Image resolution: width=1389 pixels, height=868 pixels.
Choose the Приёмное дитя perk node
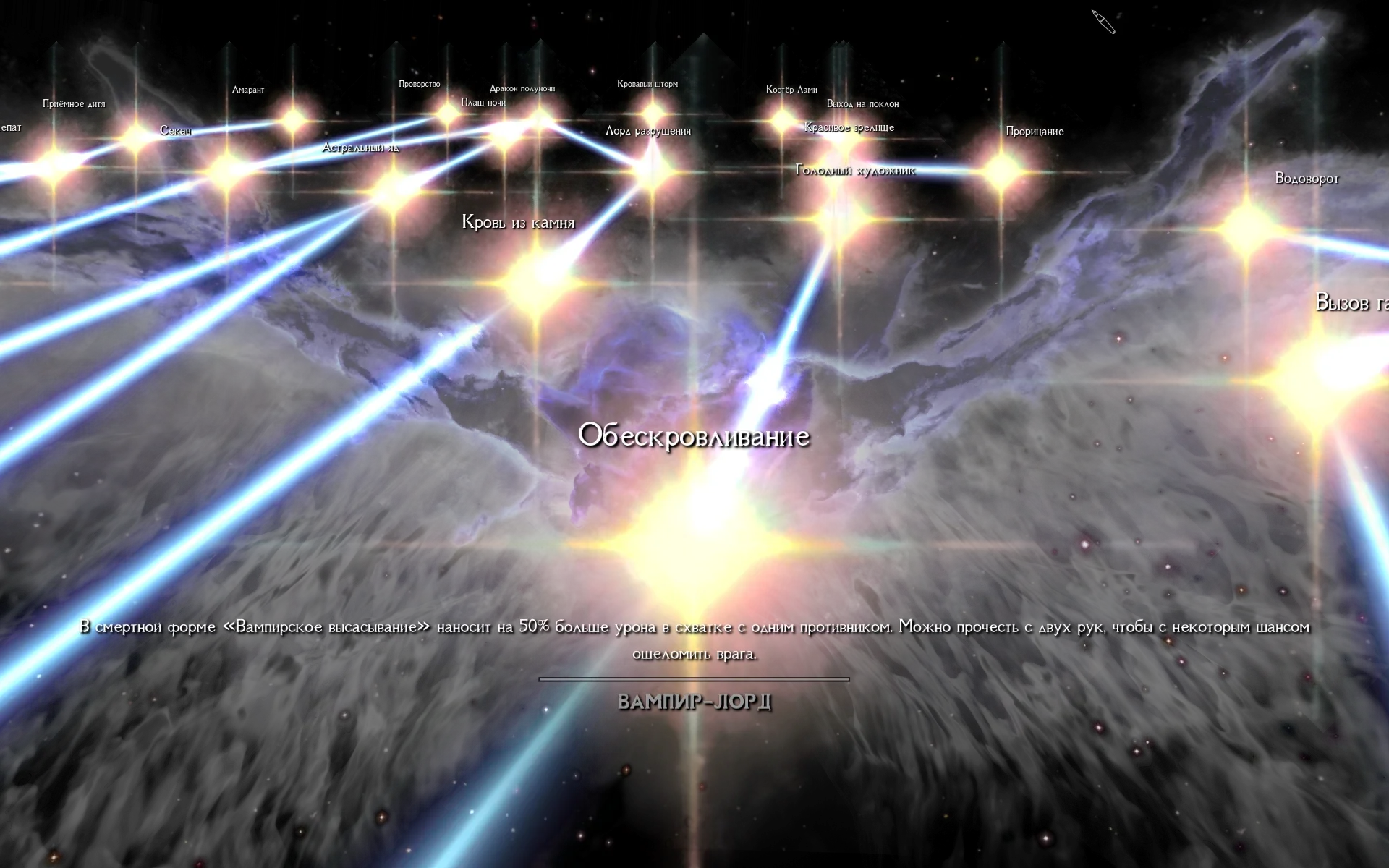tap(135, 137)
